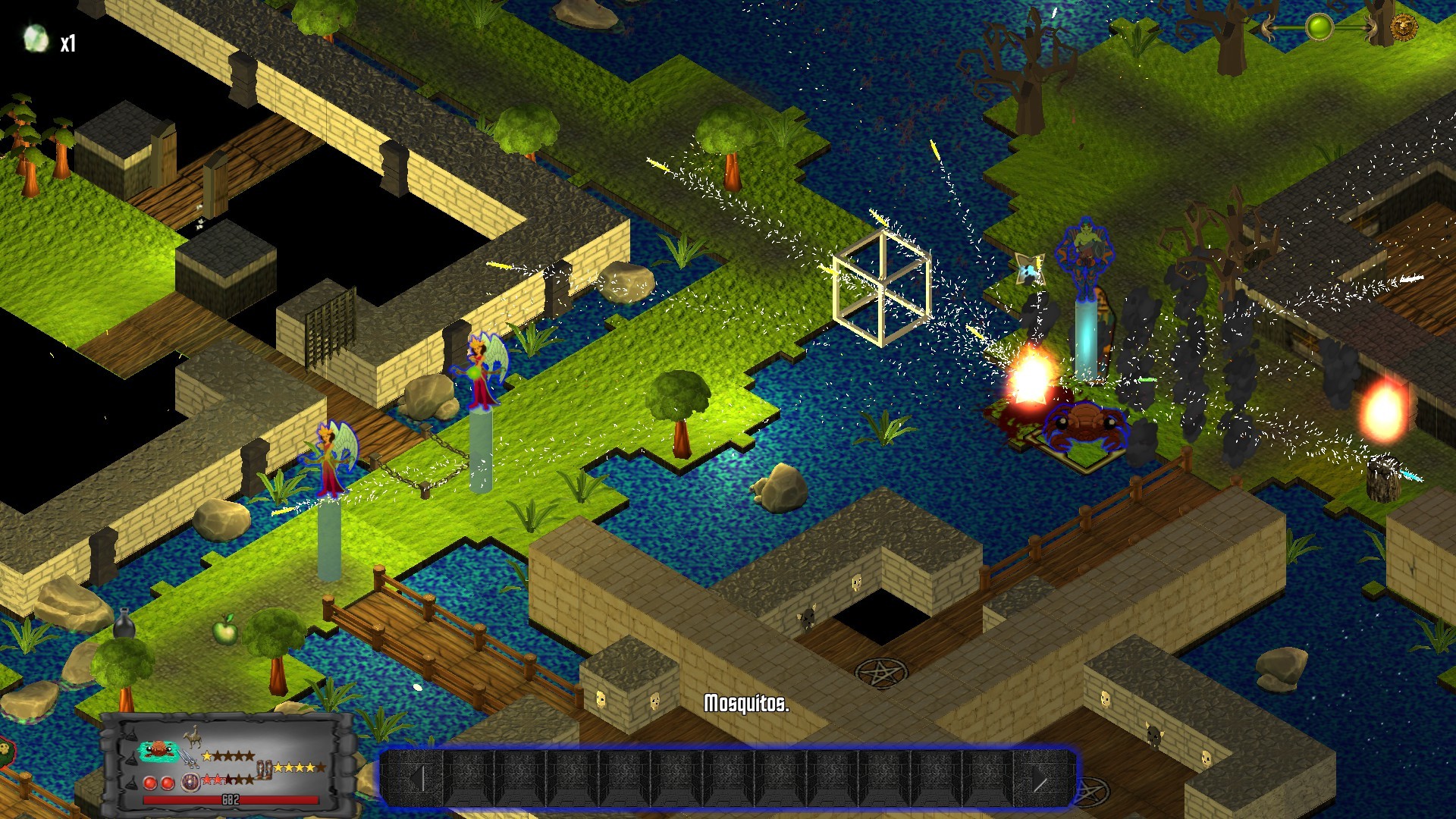This screenshot has width=1456, height=819.
Task: Click the round shield armor icon
Action: click(x=190, y=783)
